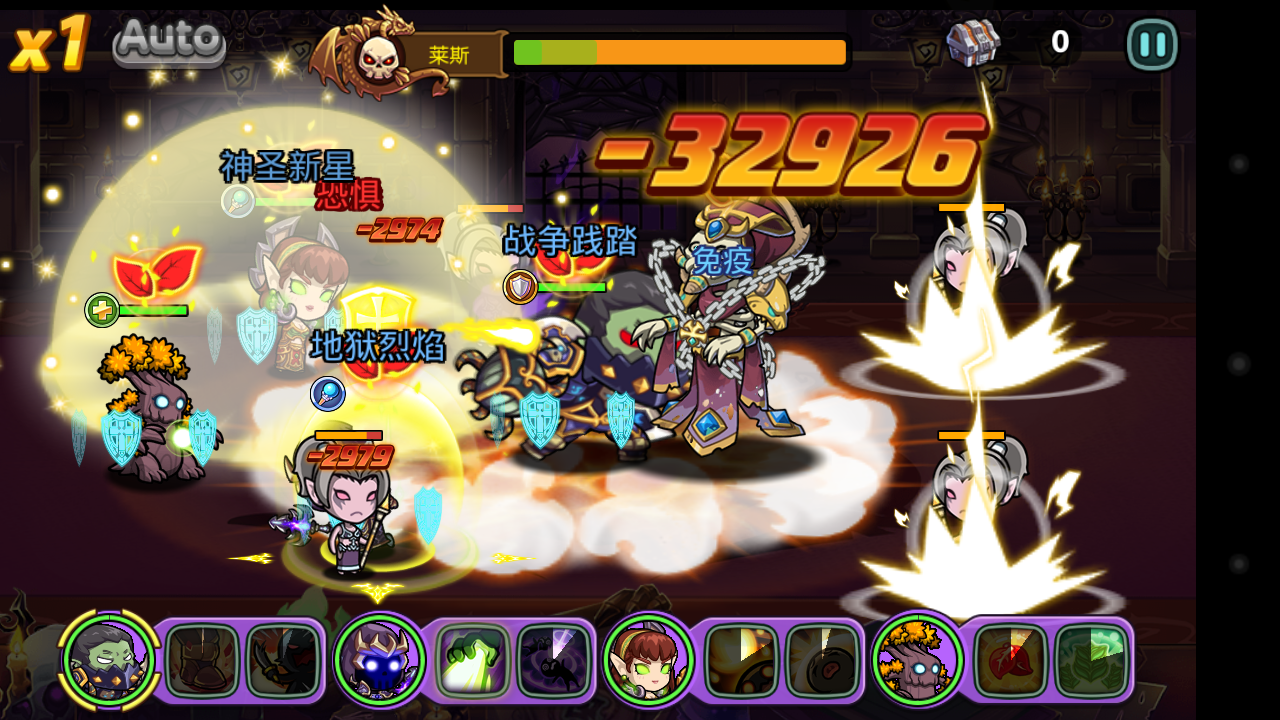Select the treant hero portrait

(x=917, y=659)
